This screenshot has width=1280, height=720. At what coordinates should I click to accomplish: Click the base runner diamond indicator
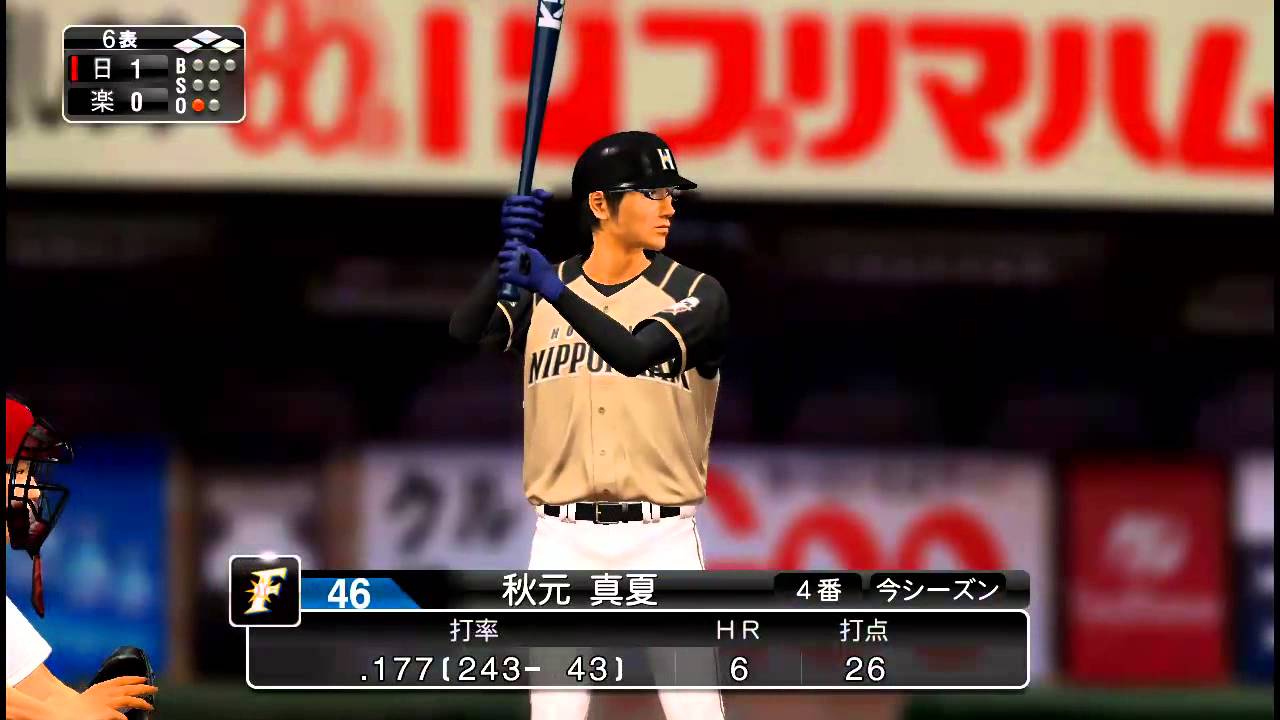[x=207, y=43]
